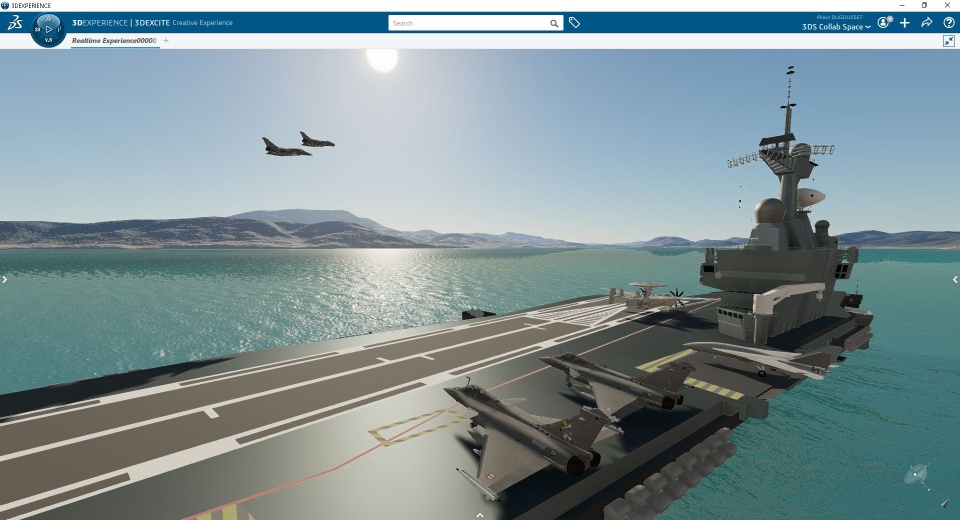Click the share arrow icon
The width and height of the screenshot is (960, 520).
coord(927,23)
